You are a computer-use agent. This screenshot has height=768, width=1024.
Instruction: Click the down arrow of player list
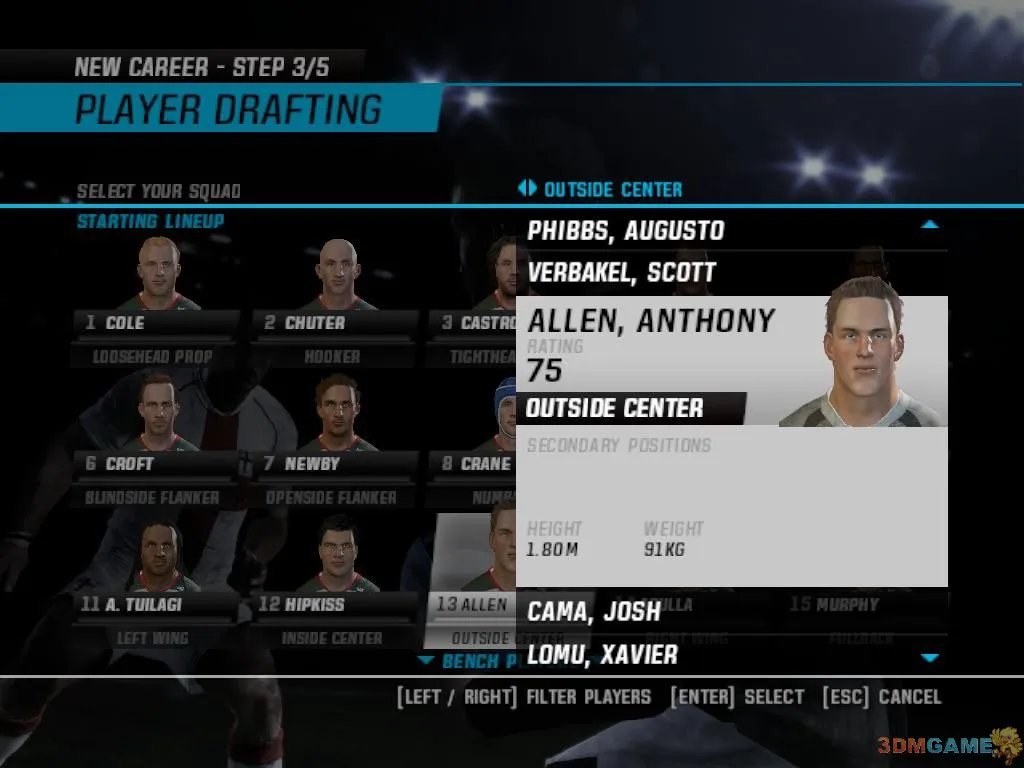(x=930, y=657)
